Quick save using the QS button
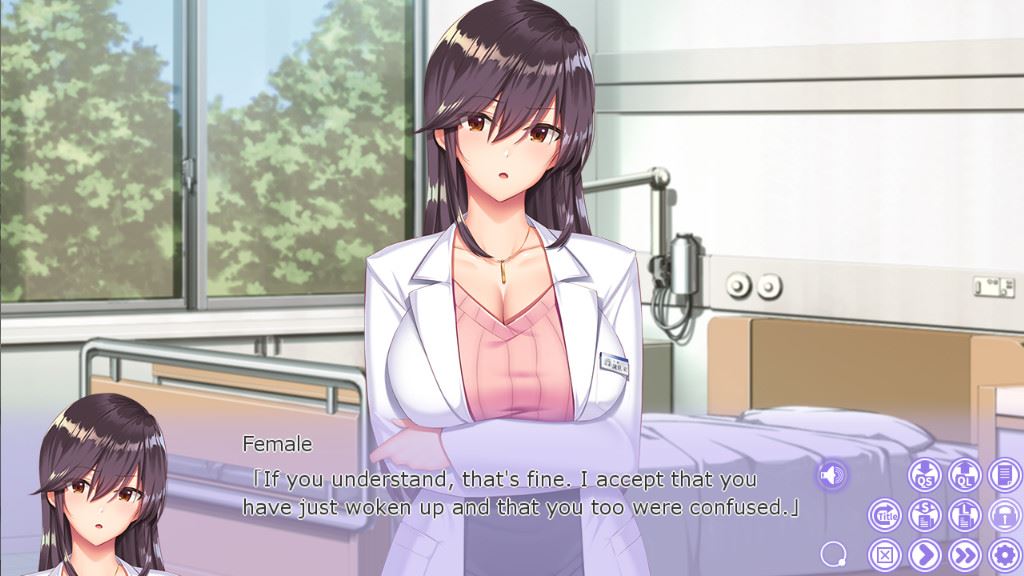Image resolution: width=1024 pixels, height=576 pixels. pyautogui.click(x=925, y=474)
